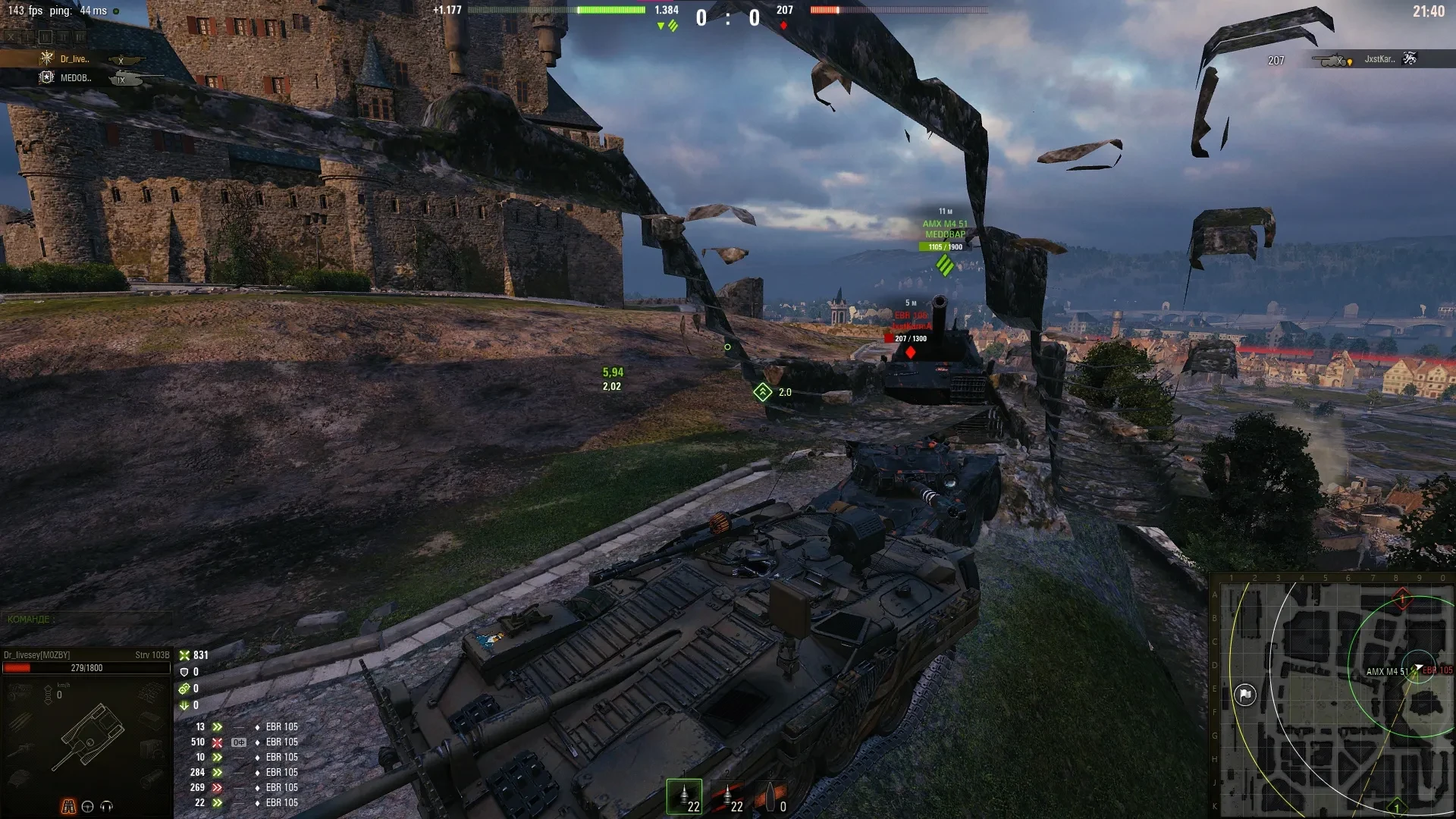Click the steering wheel driver icon
The image size is (1456, 819).
pyautogui.click(x=87, y=806)
